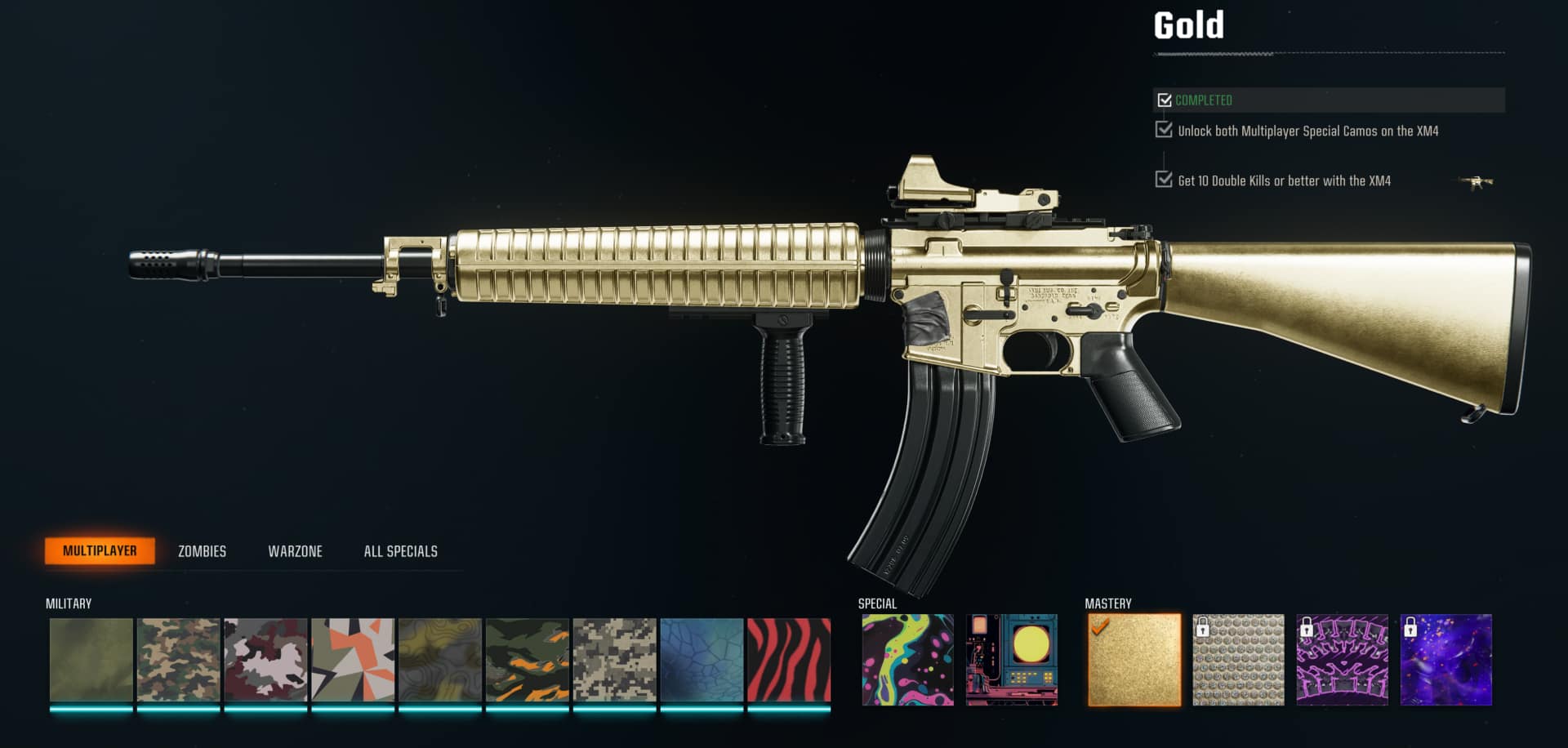
Task: Preview the locked blue galaxy mastery camo
Action: (1445, 660)
